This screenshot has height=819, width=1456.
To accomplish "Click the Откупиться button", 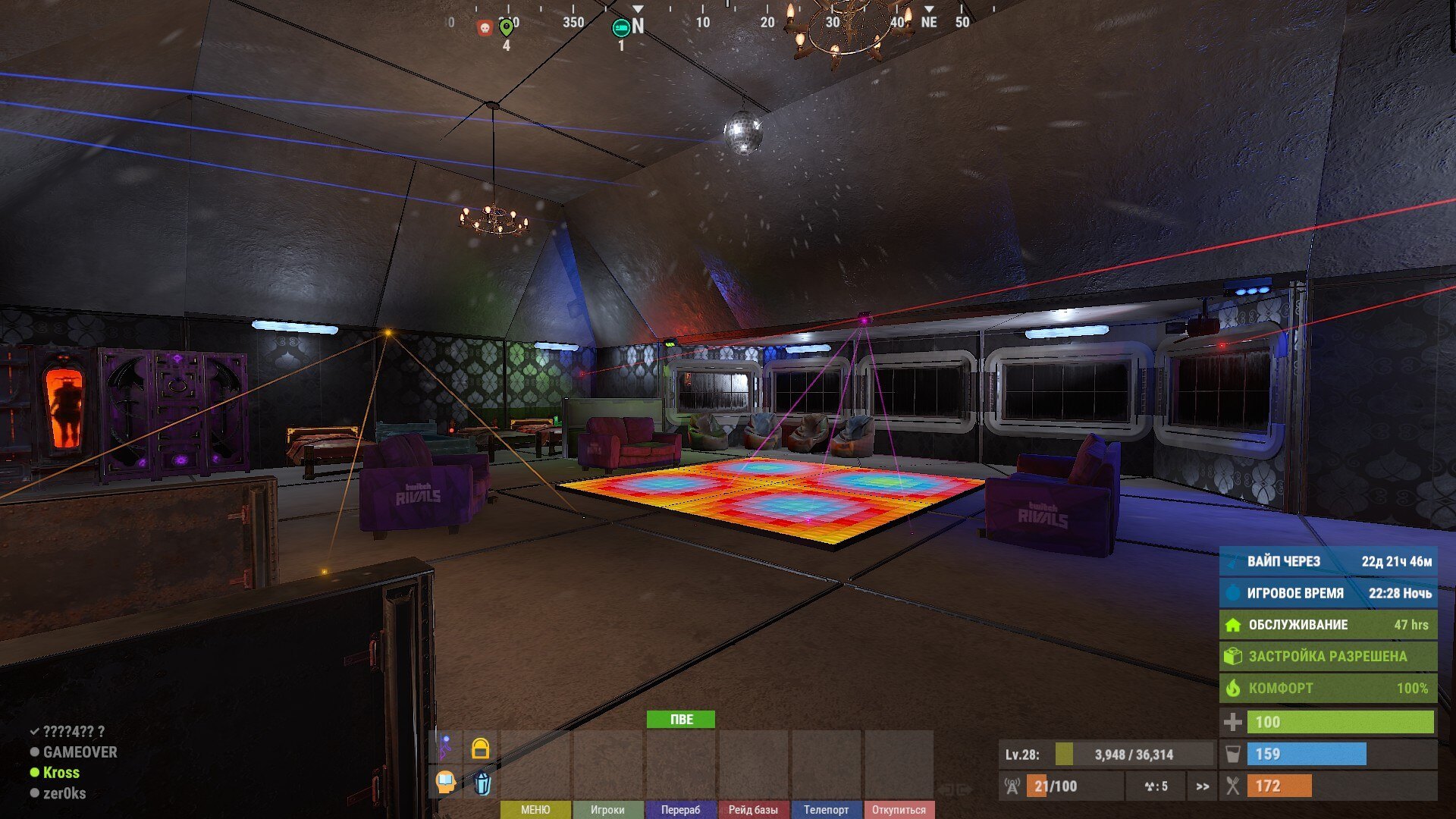I will 899,810.
